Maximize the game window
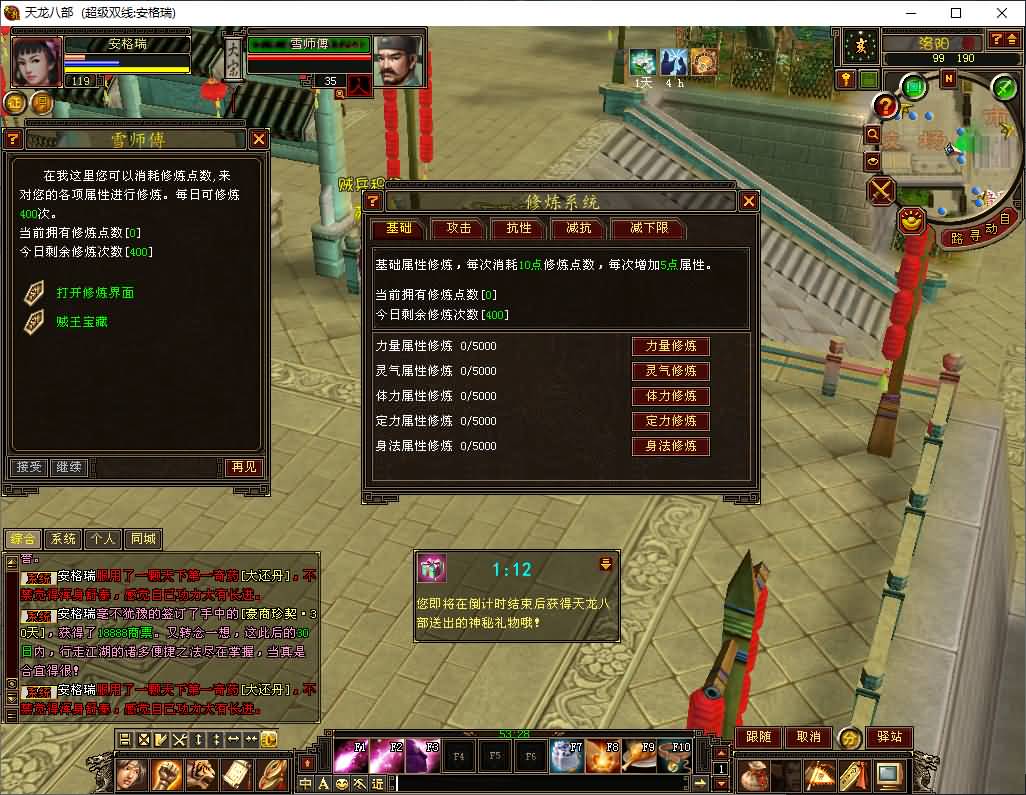Image resolution: width=1026 pixels, height=795 pixels. (956, 13)
